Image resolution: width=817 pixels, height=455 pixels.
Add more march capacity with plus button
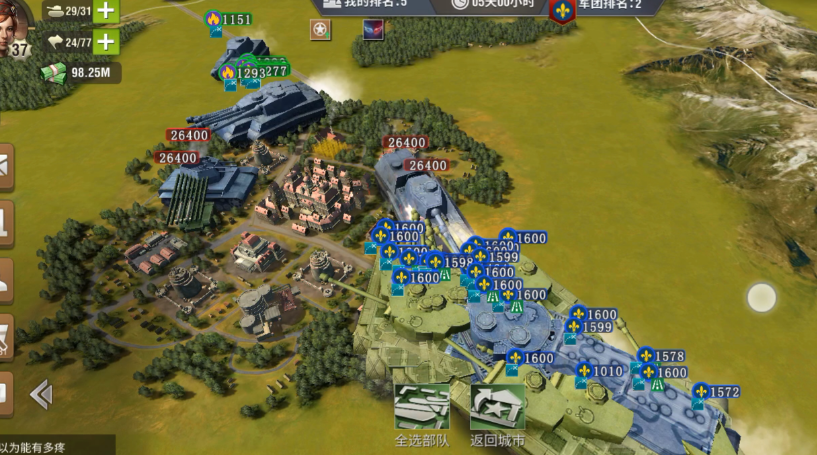[x=105, y=42]
